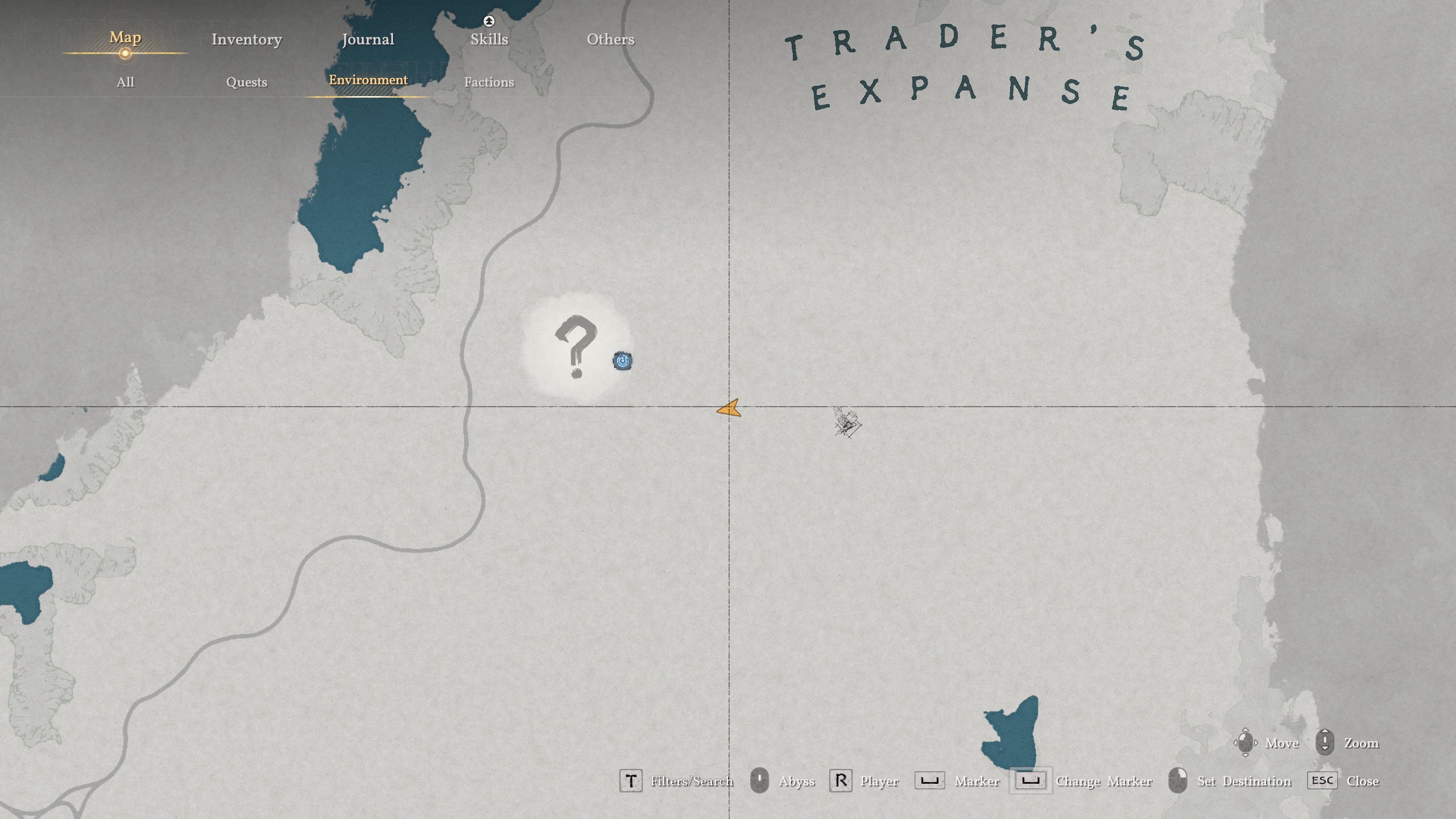Select the Factions filter label

490,82
